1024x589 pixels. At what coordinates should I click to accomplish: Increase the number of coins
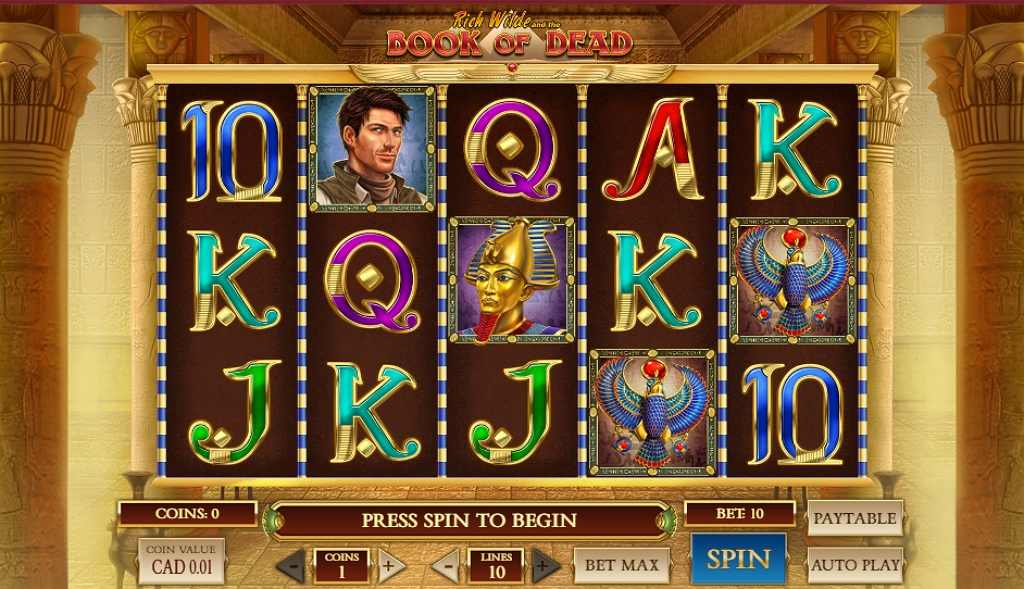(x=391, y=566)
